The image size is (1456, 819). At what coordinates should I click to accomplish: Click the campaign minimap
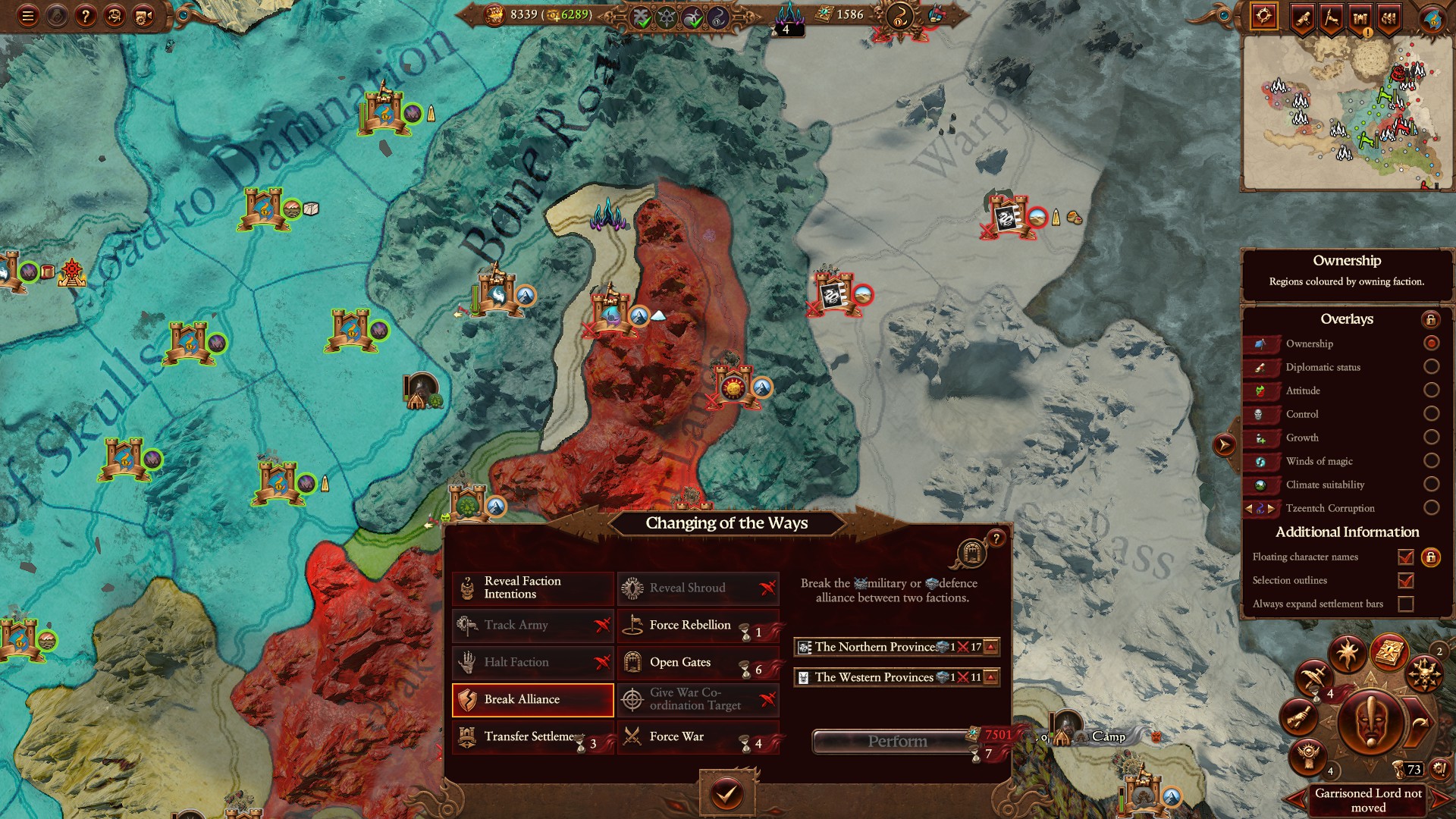[1347, 112]
